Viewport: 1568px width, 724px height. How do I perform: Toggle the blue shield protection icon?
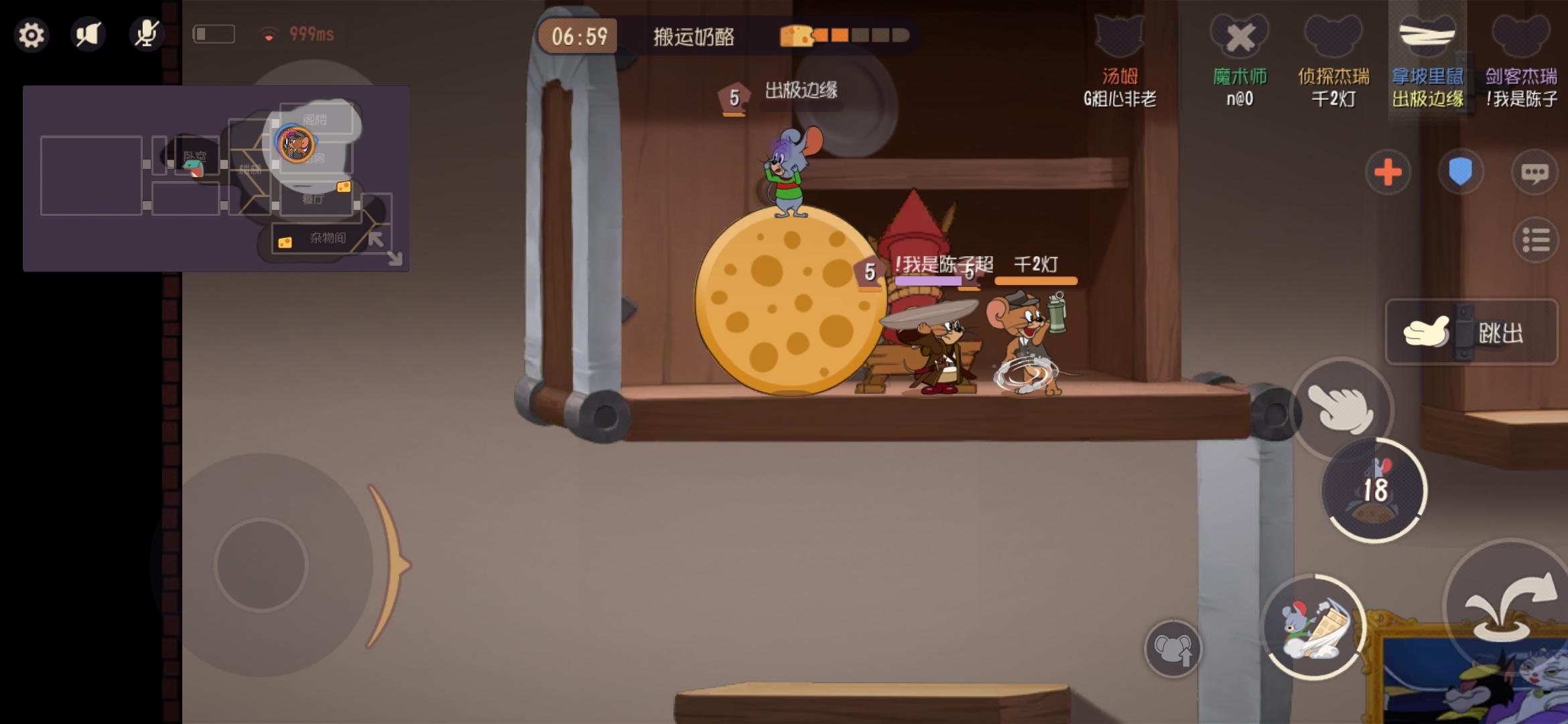(1461, 173)
